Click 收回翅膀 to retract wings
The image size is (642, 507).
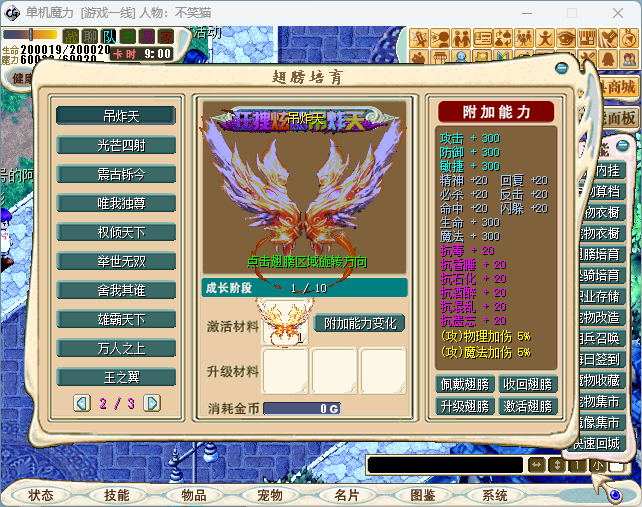click(527, 384)
